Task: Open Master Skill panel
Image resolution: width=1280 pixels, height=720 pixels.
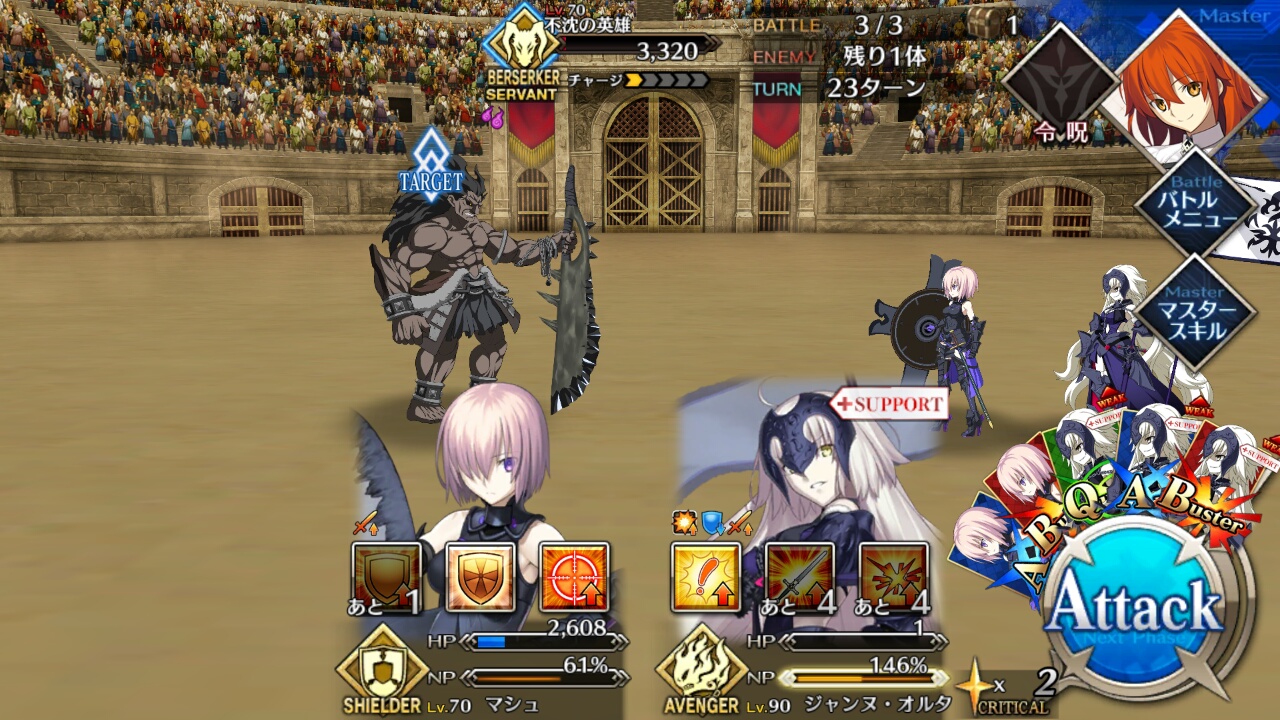Action: pyautogui.click(x=1195, y=312)
